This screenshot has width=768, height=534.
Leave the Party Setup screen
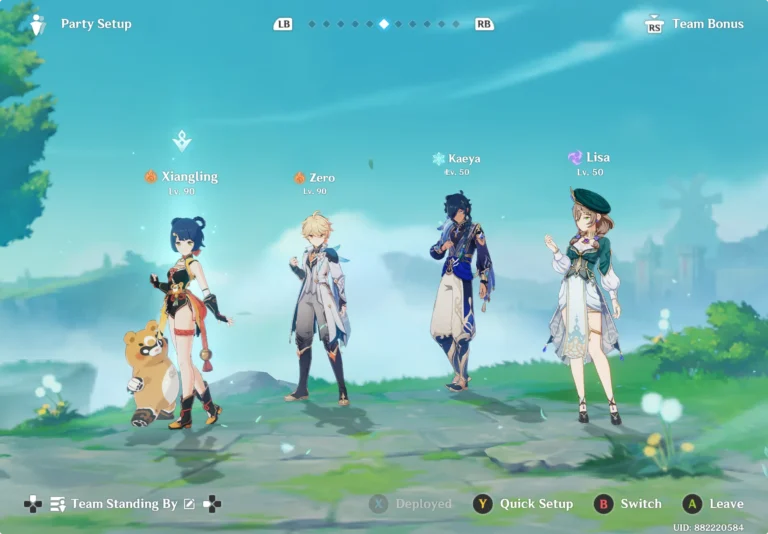click(x=716, y=504)
